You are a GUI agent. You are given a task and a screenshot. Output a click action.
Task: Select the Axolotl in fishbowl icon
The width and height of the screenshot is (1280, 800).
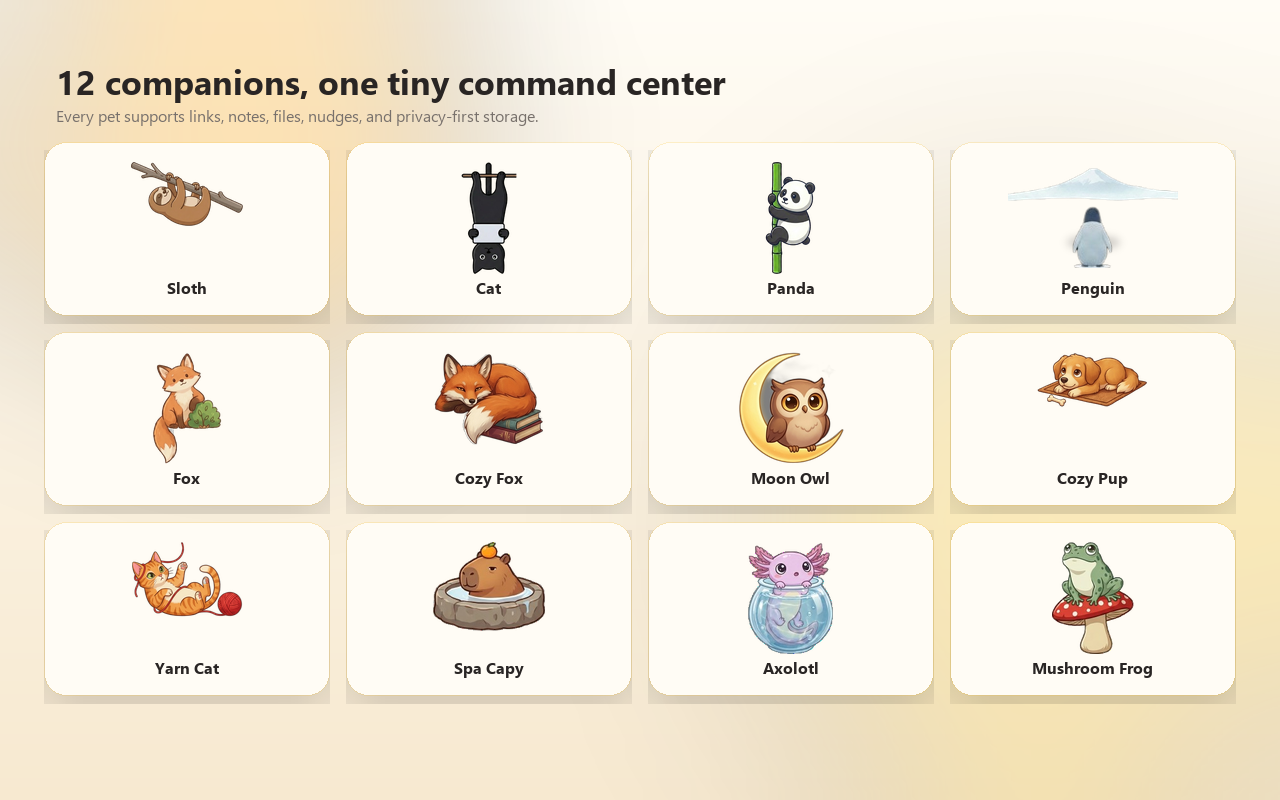tap(790, 588)
